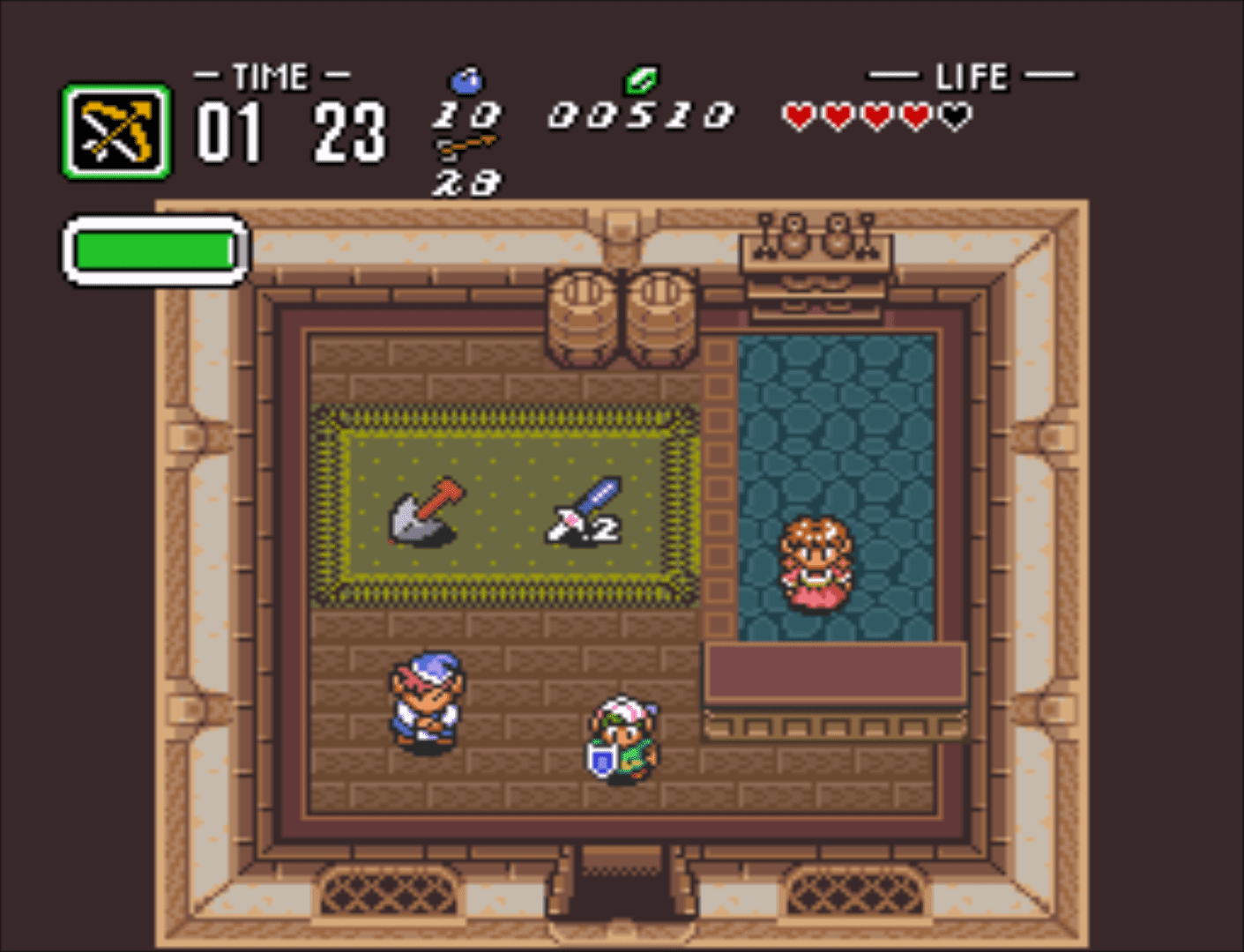Select the green rupee icon

(x=641, y=82)
